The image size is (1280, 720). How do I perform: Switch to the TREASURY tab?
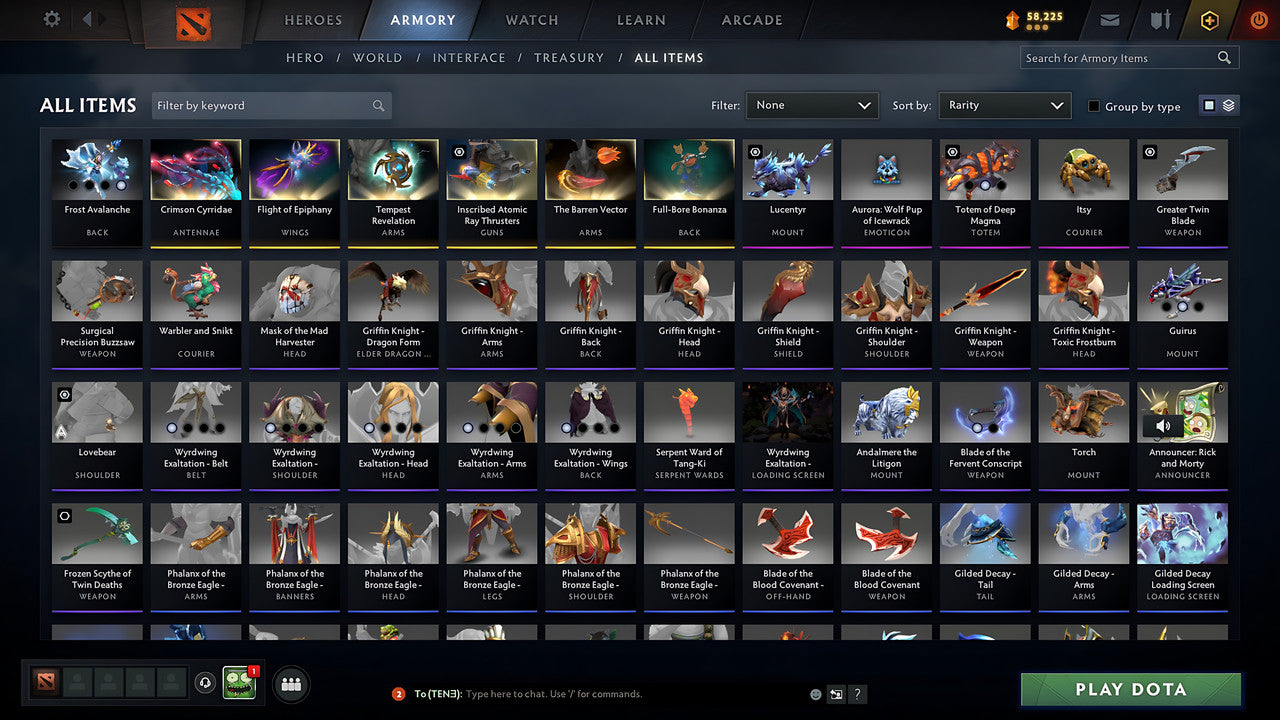point(568,57)
